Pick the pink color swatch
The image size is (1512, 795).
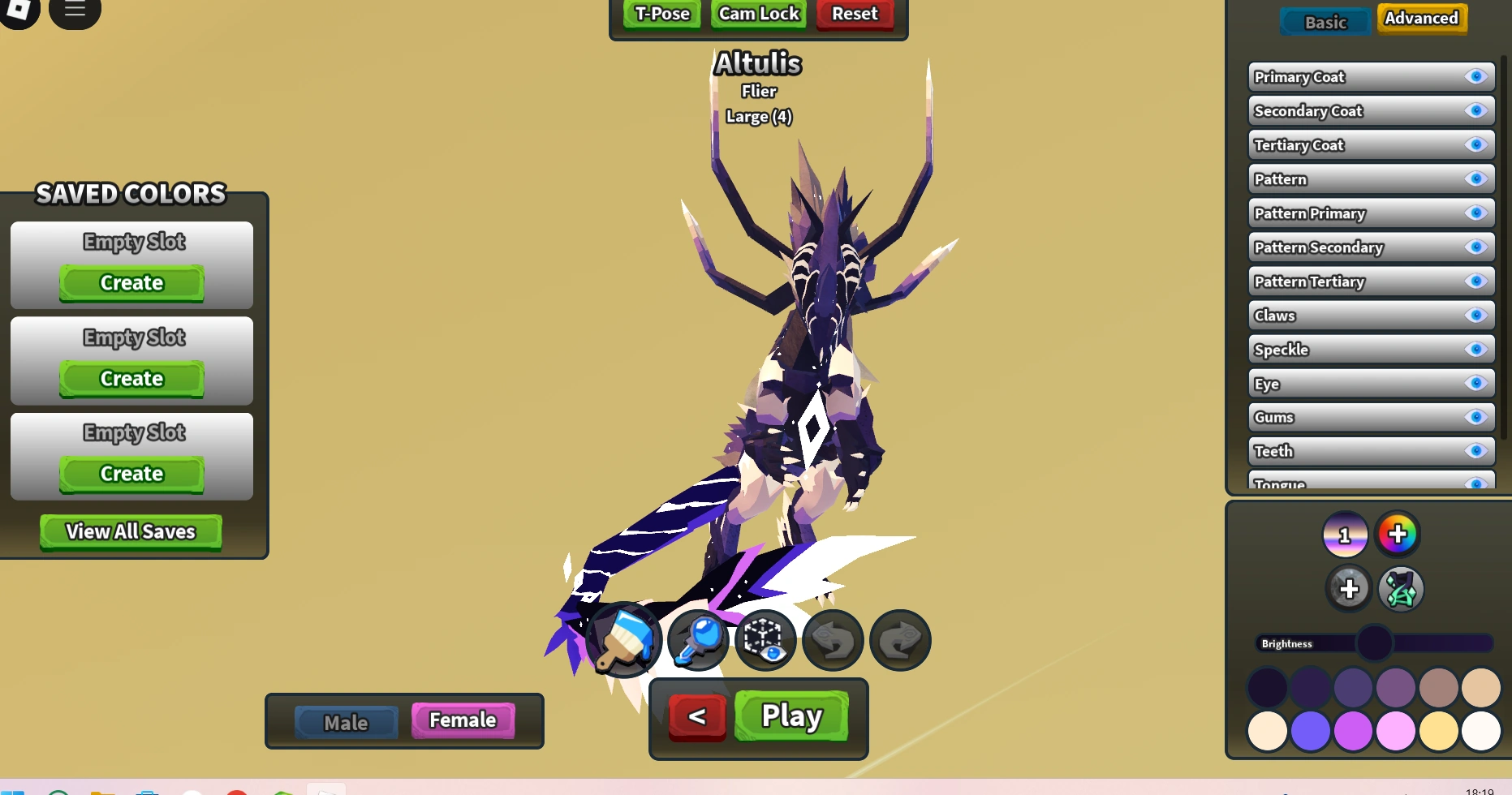(1398, 730)
